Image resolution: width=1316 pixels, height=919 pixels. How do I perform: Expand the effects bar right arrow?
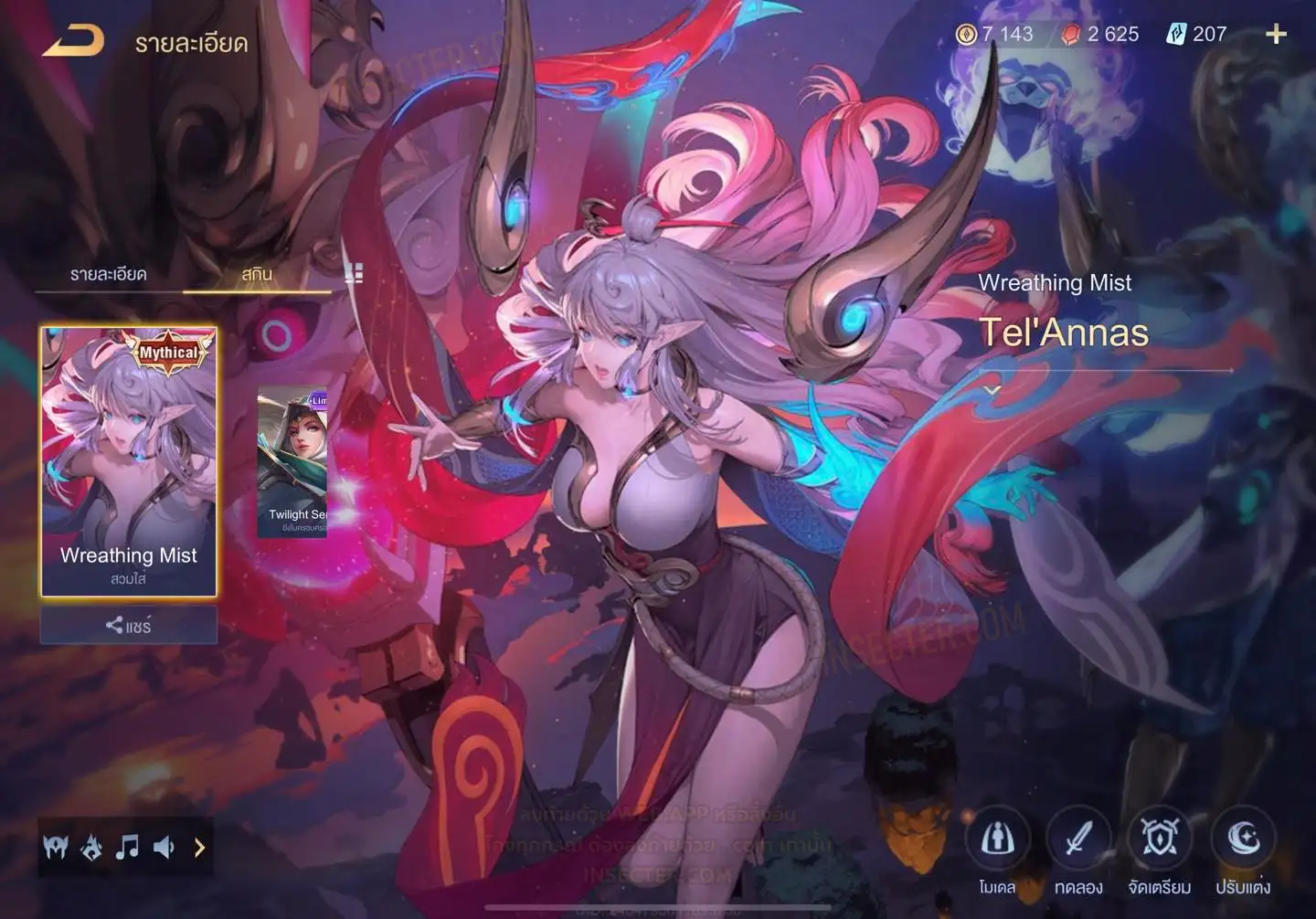(199, 848)
